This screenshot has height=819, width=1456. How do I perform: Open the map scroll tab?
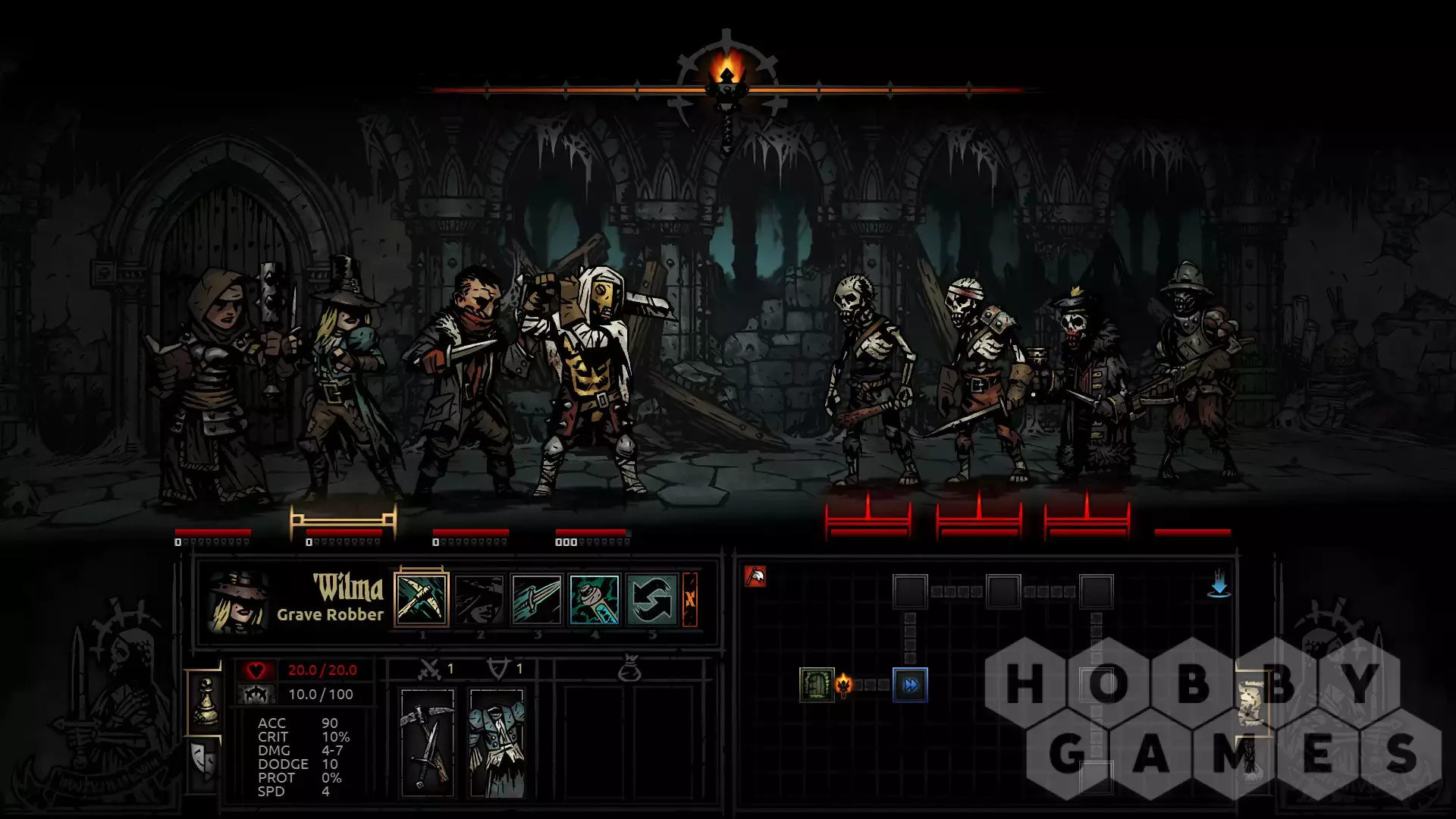pos(1252,701)
